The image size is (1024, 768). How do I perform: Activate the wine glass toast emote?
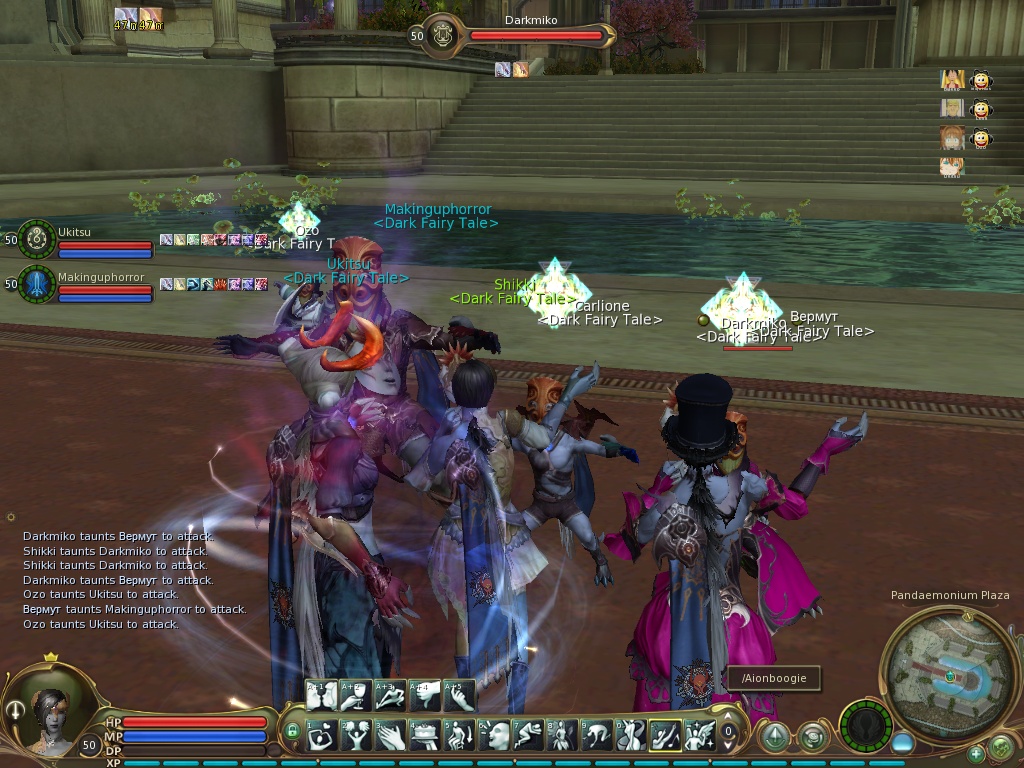357,694
